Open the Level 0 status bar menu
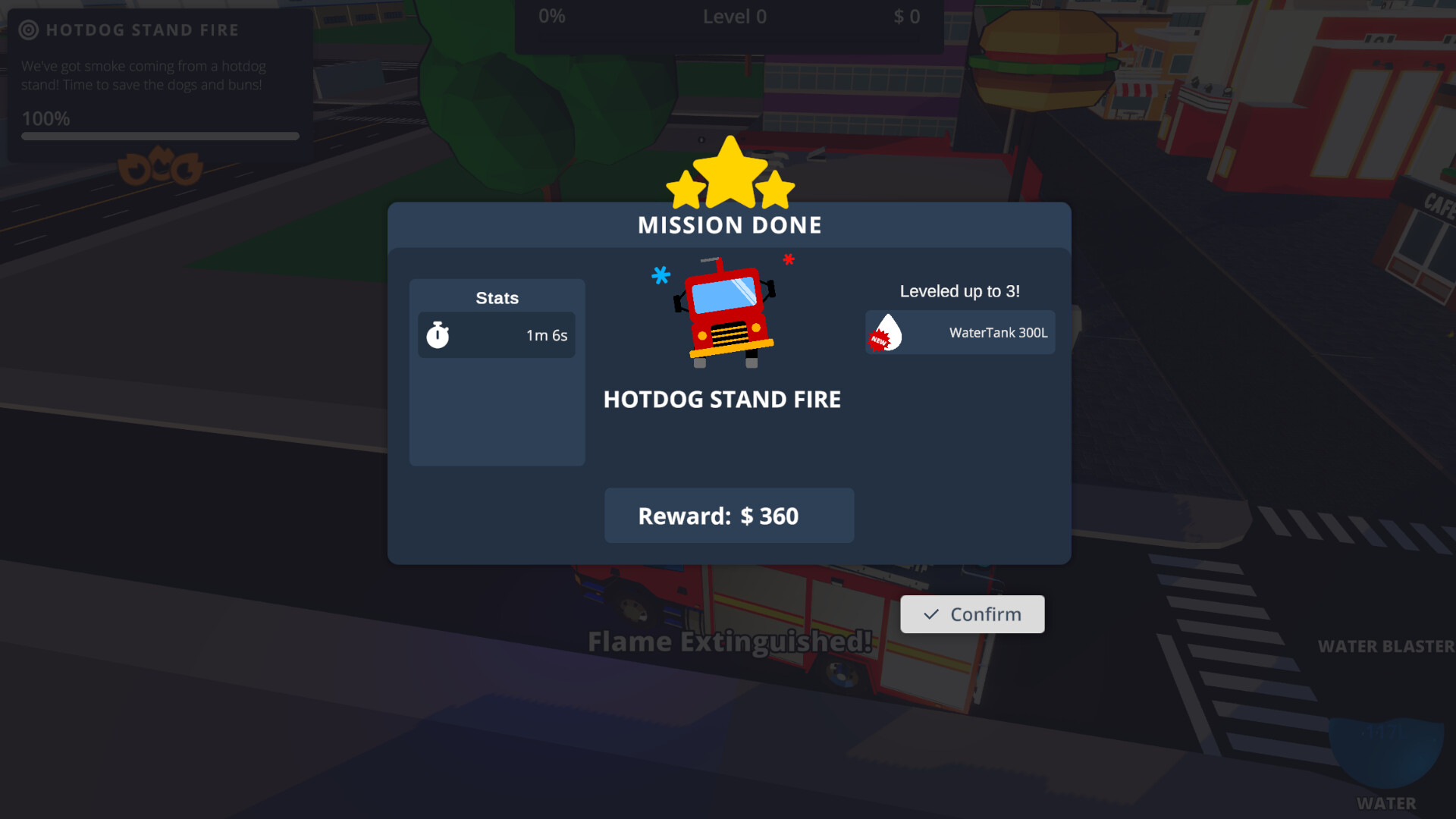The height and width of the screenshot is (819, 1456). (x=734, y=16)
